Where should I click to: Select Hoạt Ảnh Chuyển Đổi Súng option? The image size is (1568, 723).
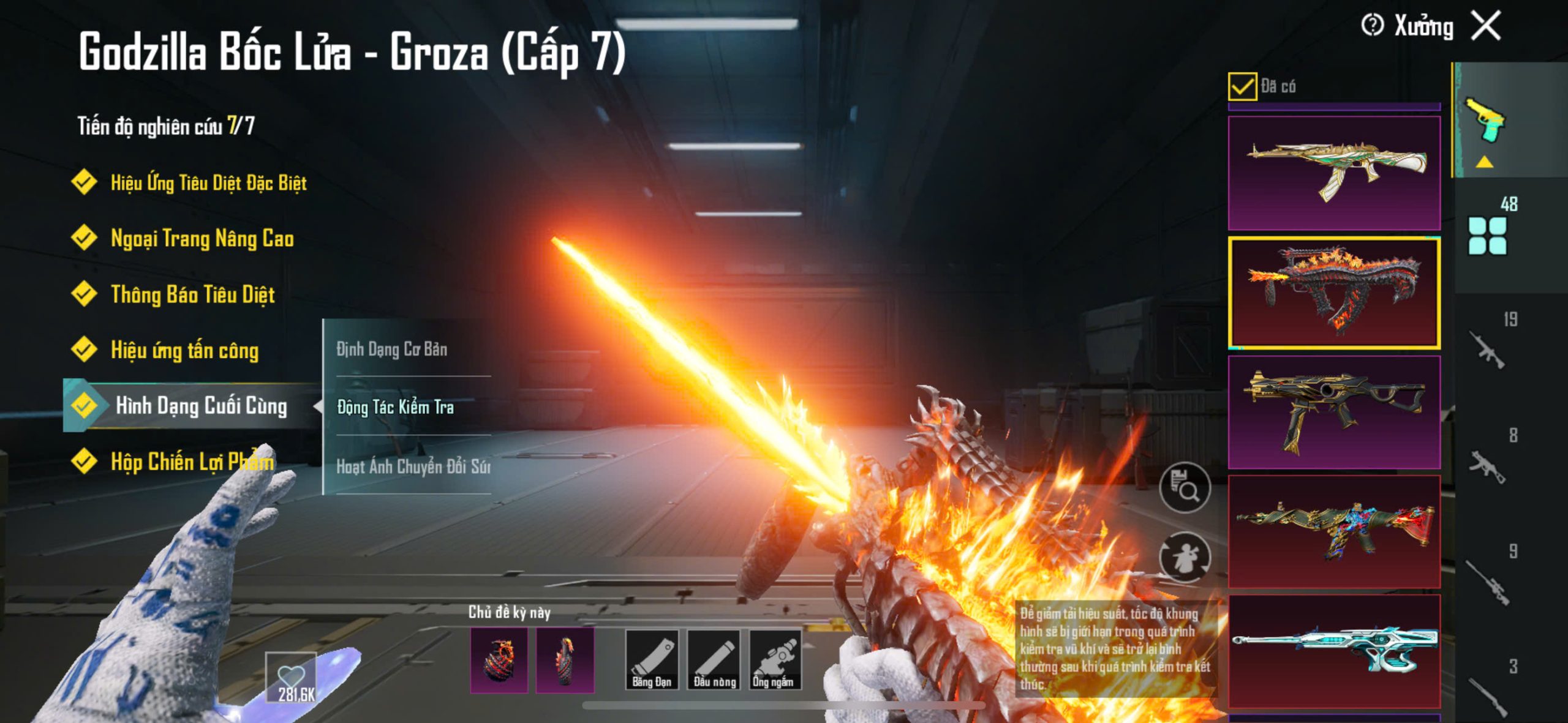413,466
